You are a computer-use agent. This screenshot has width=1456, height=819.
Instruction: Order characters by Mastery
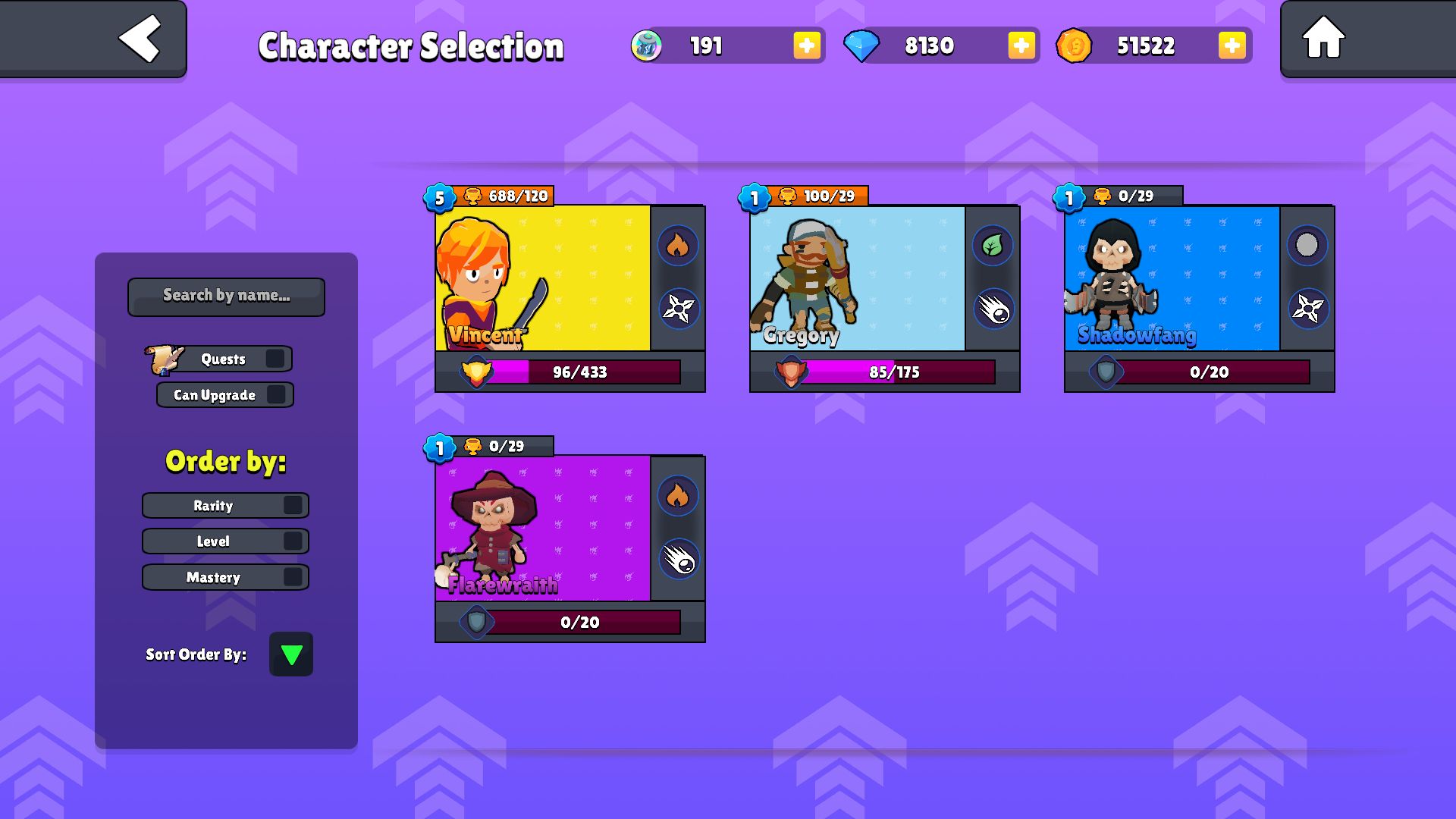coord(293,577)
